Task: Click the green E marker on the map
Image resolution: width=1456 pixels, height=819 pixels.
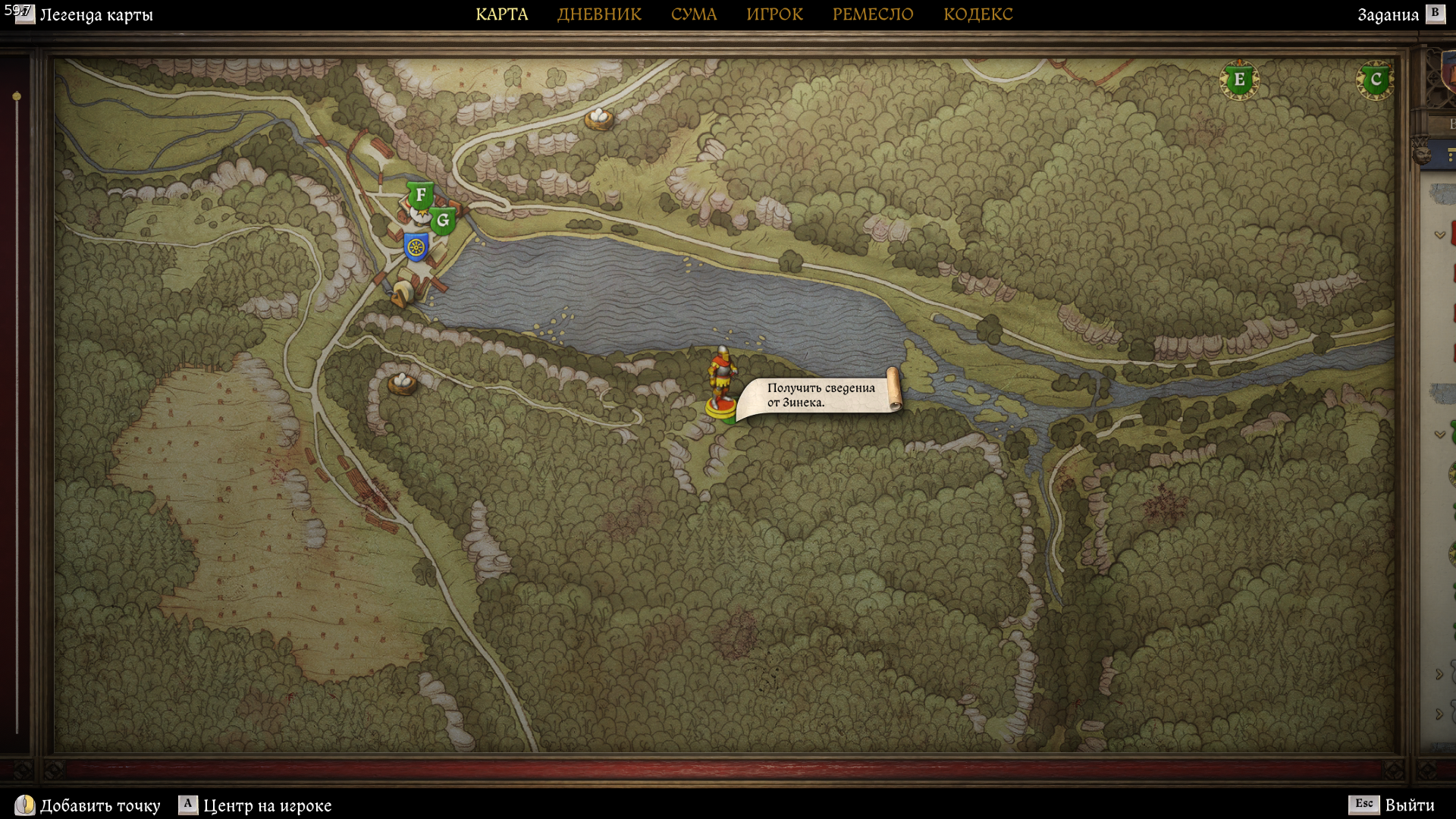Action: point(1239,80)
